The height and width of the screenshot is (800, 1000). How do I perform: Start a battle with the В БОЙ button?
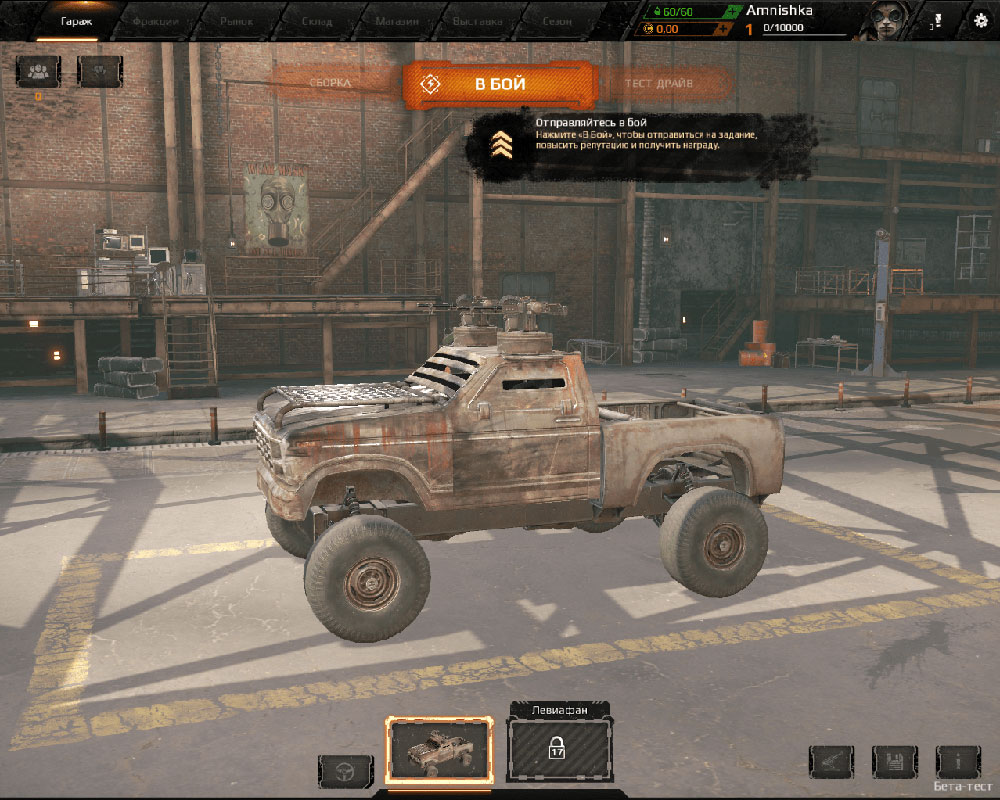[499, 84]
